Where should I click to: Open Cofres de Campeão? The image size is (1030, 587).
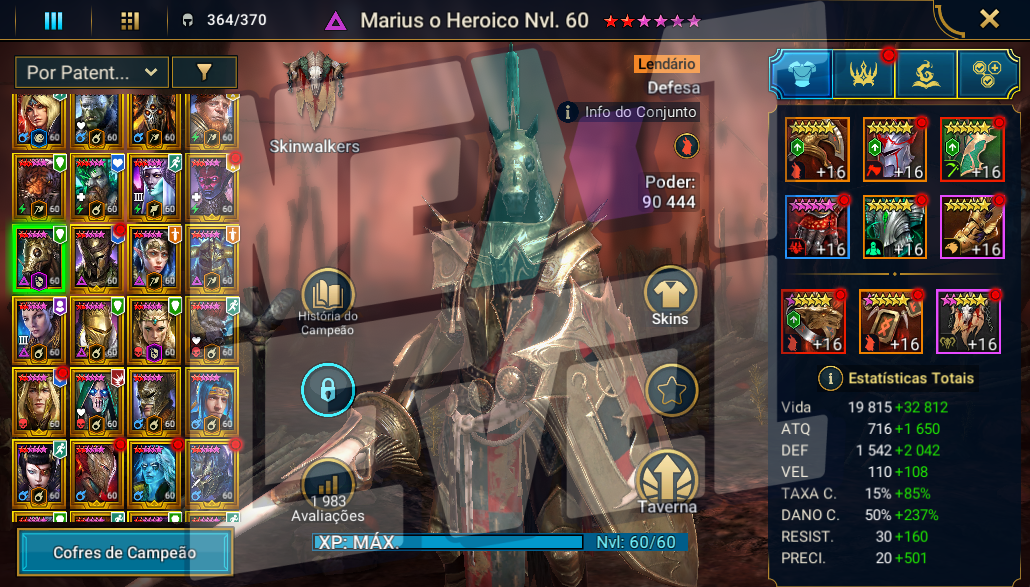pyautogui.click(x=125, y=552)
